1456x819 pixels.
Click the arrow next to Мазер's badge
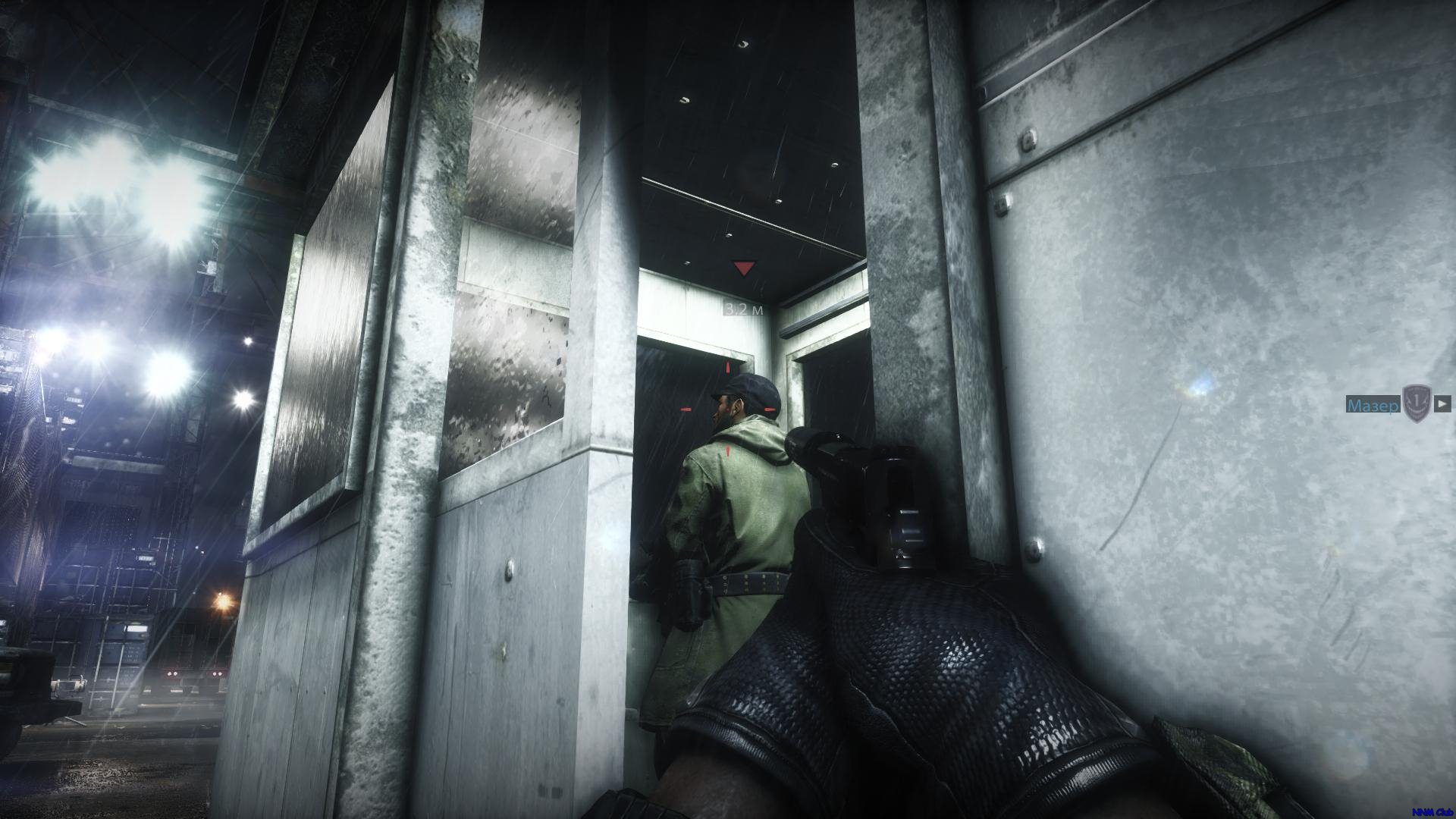click(x=1442, y=403)
